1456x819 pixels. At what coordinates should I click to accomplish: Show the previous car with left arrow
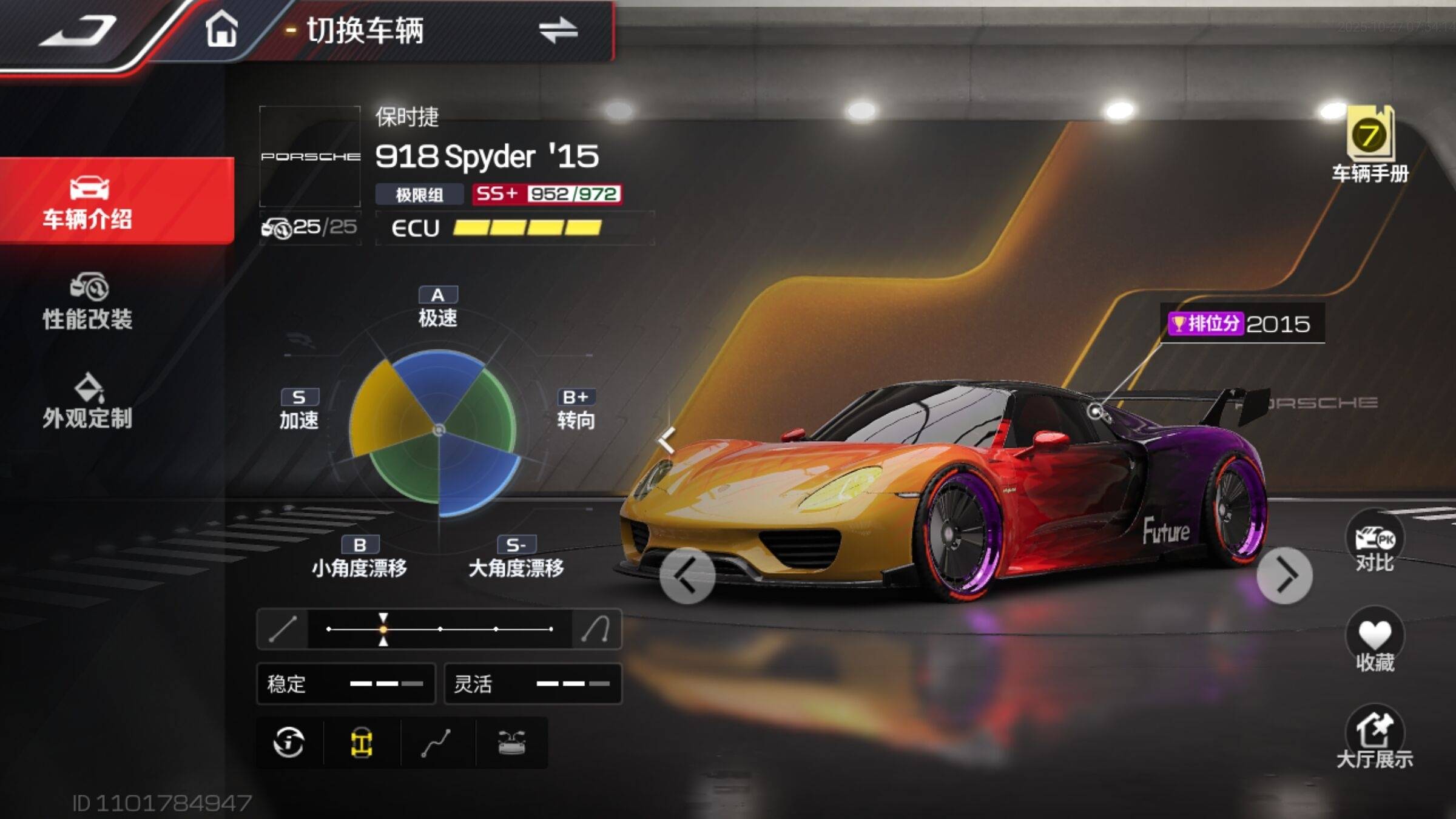click(687, 576)
